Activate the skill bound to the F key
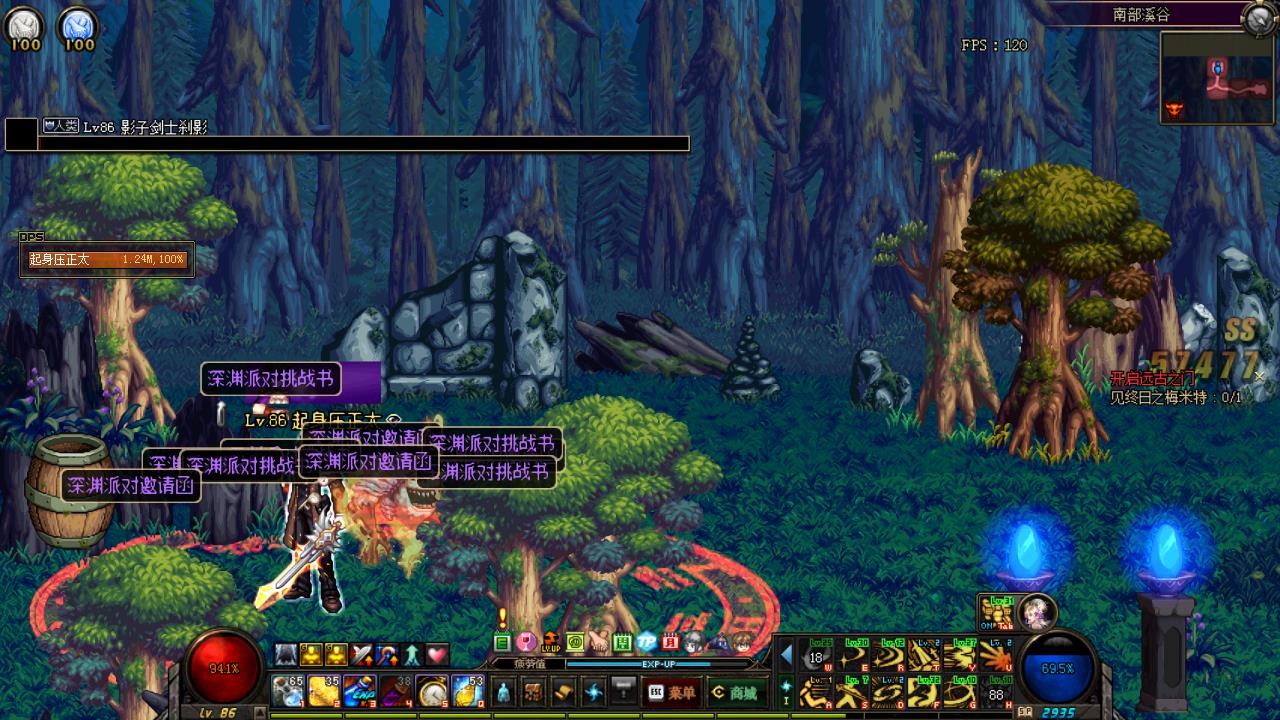The height and width of the screenshot is (720, 1280). [924, 692]
